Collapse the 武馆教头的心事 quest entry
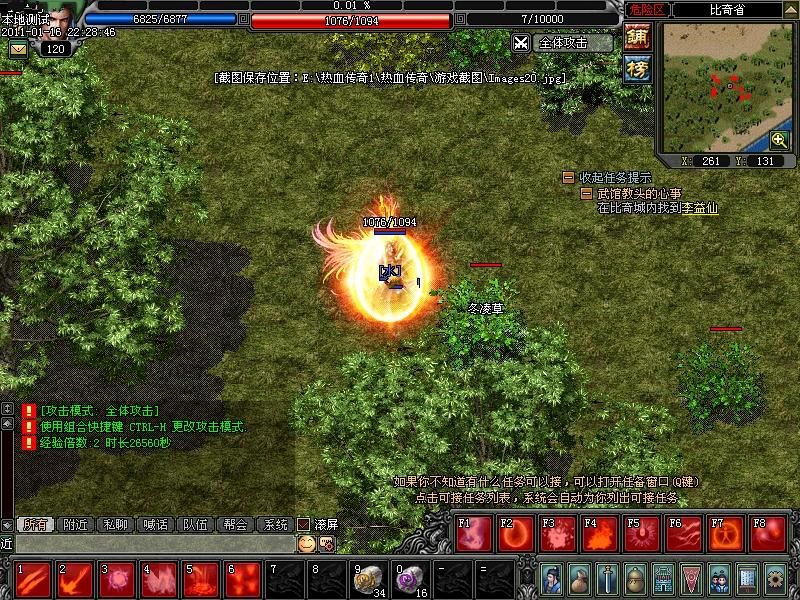 tap(587, 193)
